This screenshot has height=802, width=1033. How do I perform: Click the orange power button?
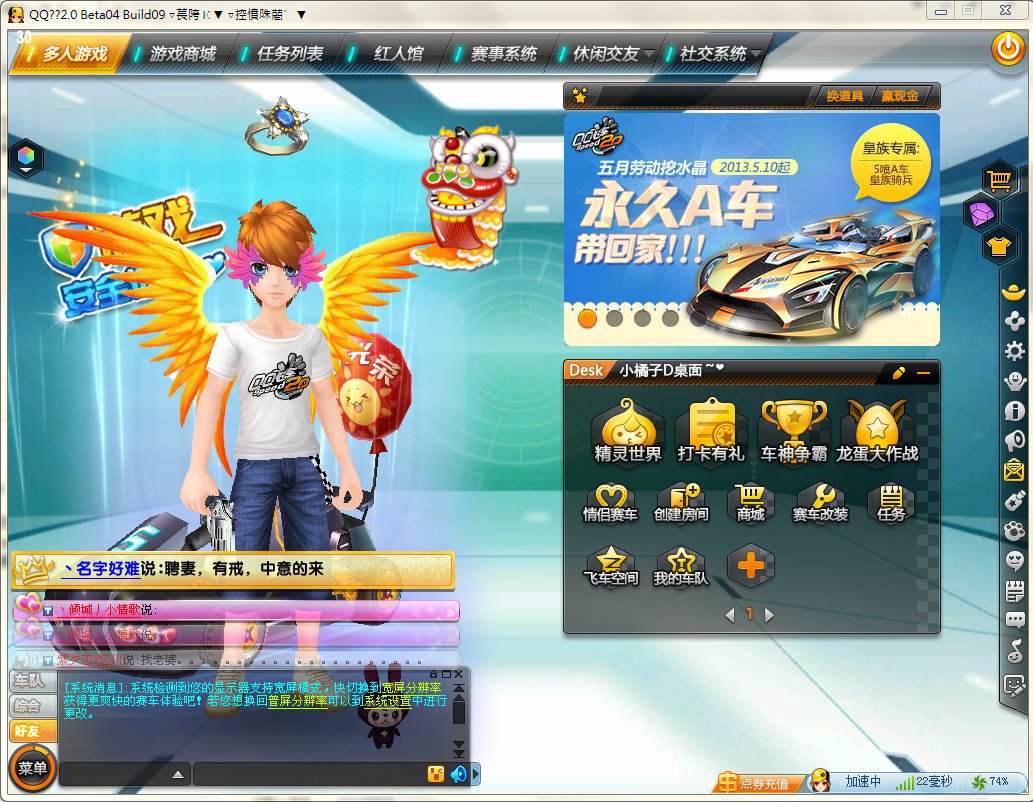[x=1006, y=49]
